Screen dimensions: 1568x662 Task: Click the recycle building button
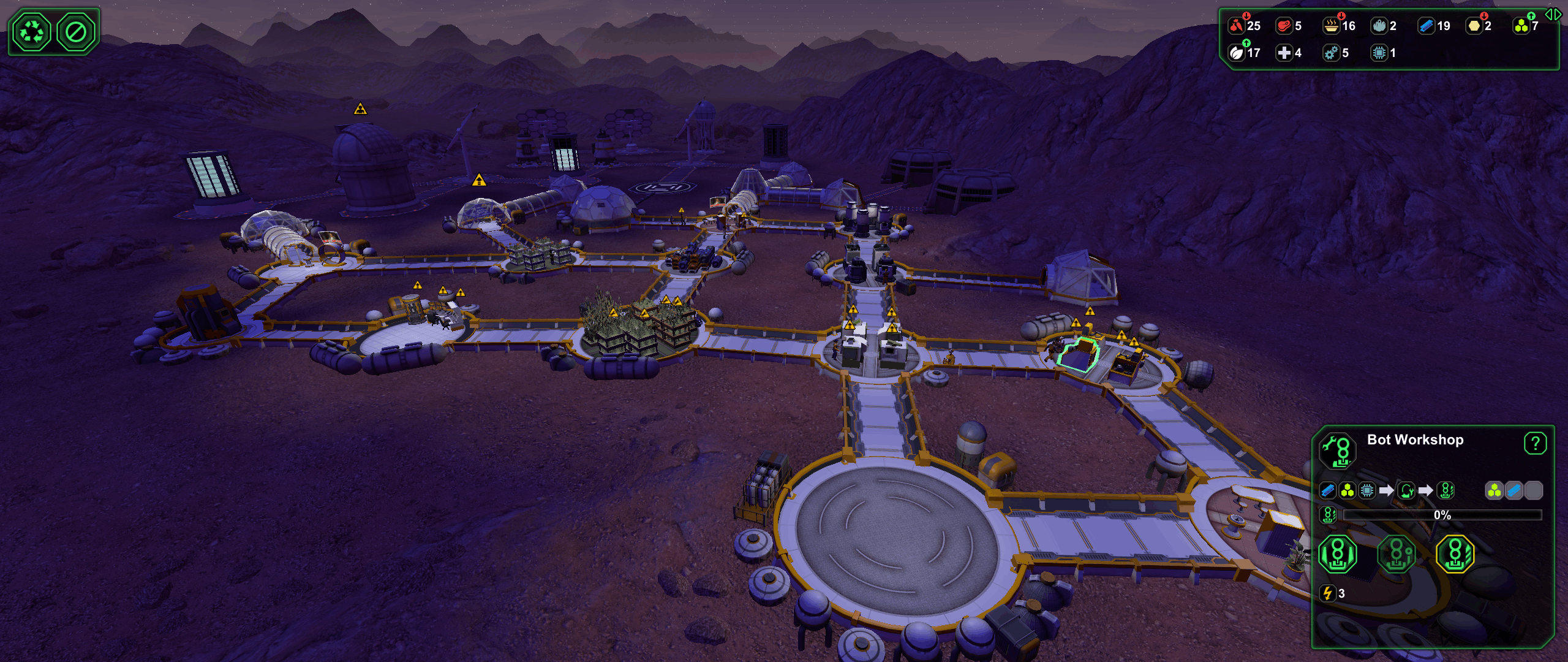(31, 32)
